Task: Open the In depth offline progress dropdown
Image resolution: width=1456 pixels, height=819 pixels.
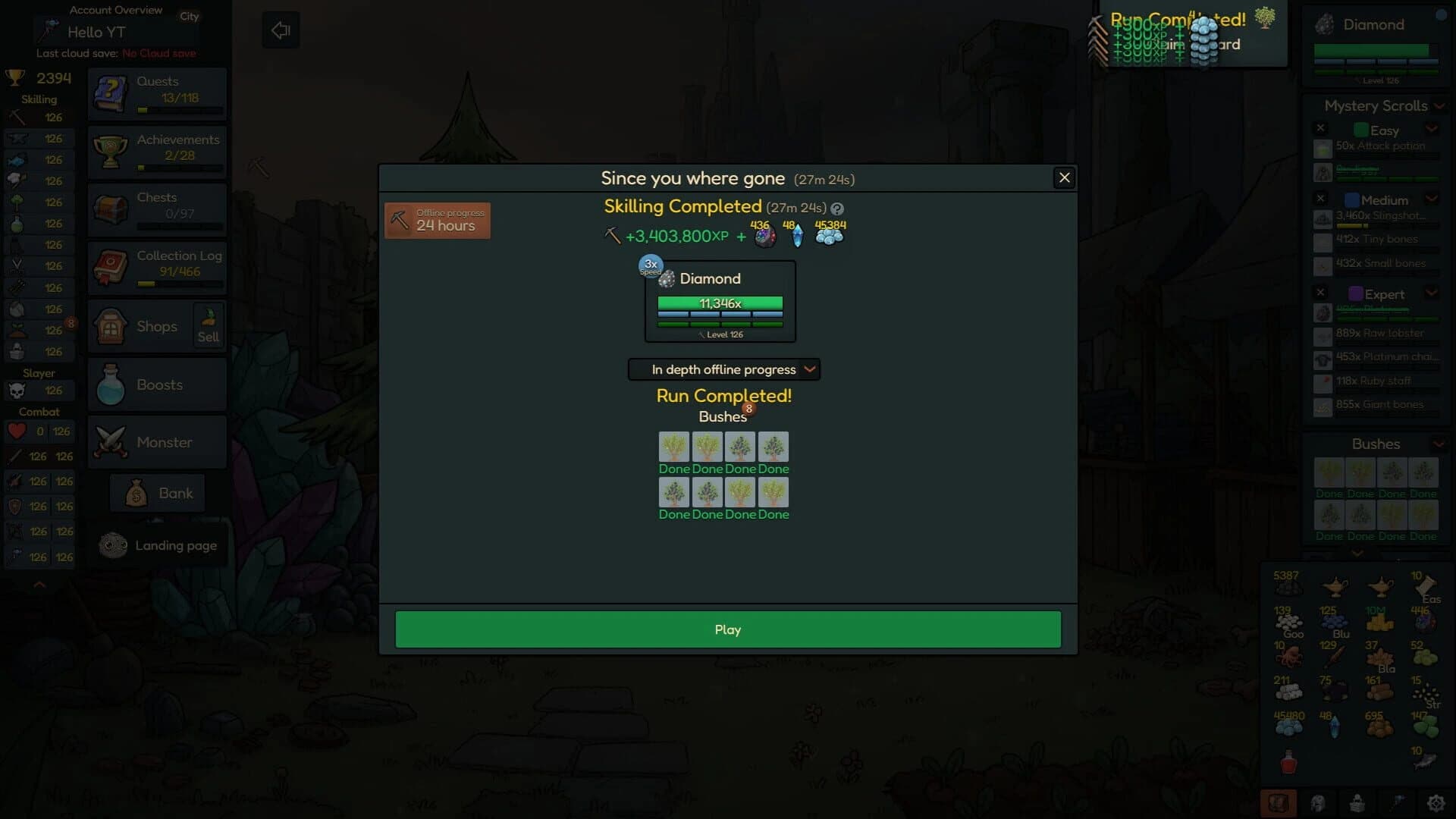Action: tap(723, 369)
